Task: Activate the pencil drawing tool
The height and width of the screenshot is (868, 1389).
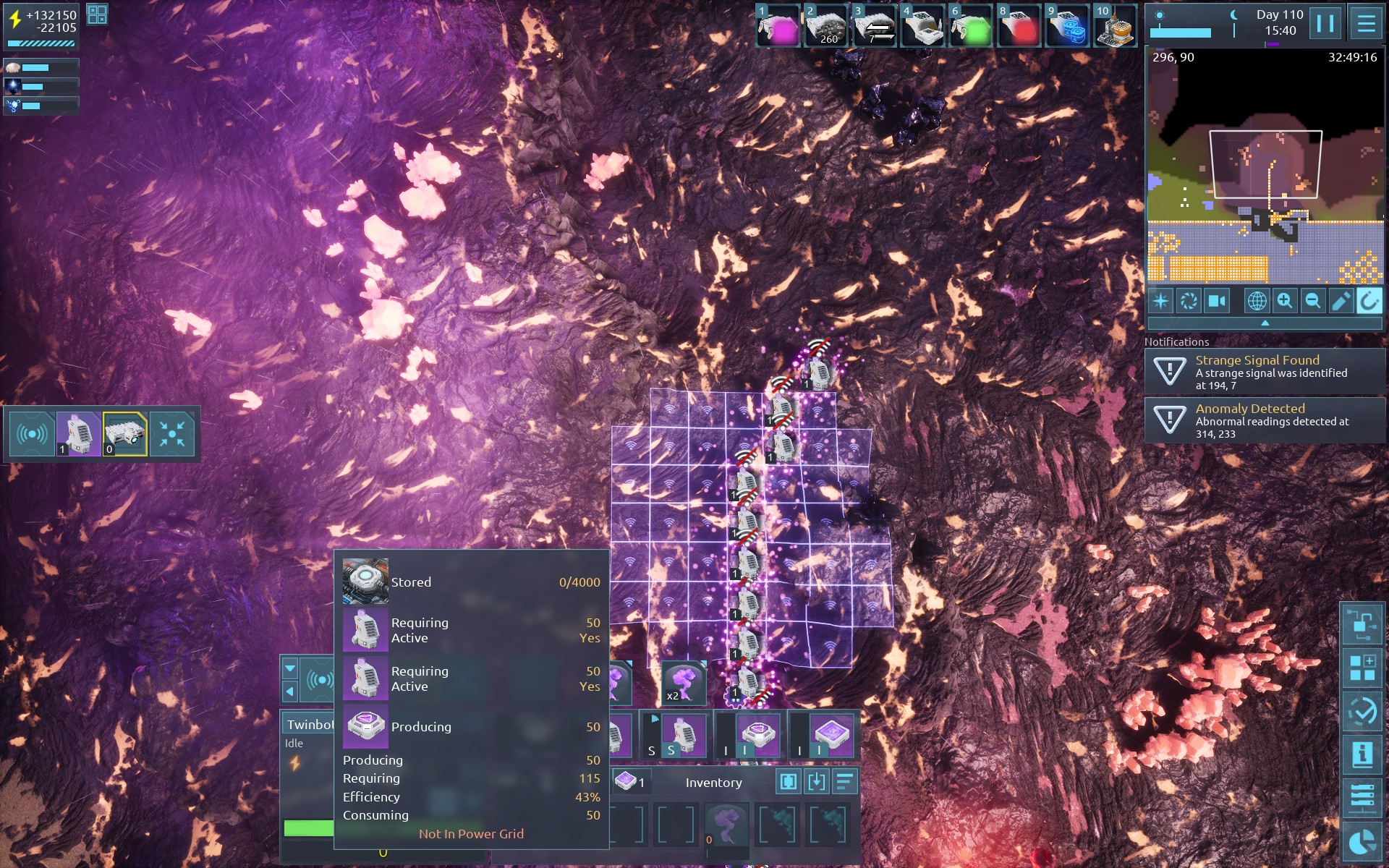Action: 1341,300
